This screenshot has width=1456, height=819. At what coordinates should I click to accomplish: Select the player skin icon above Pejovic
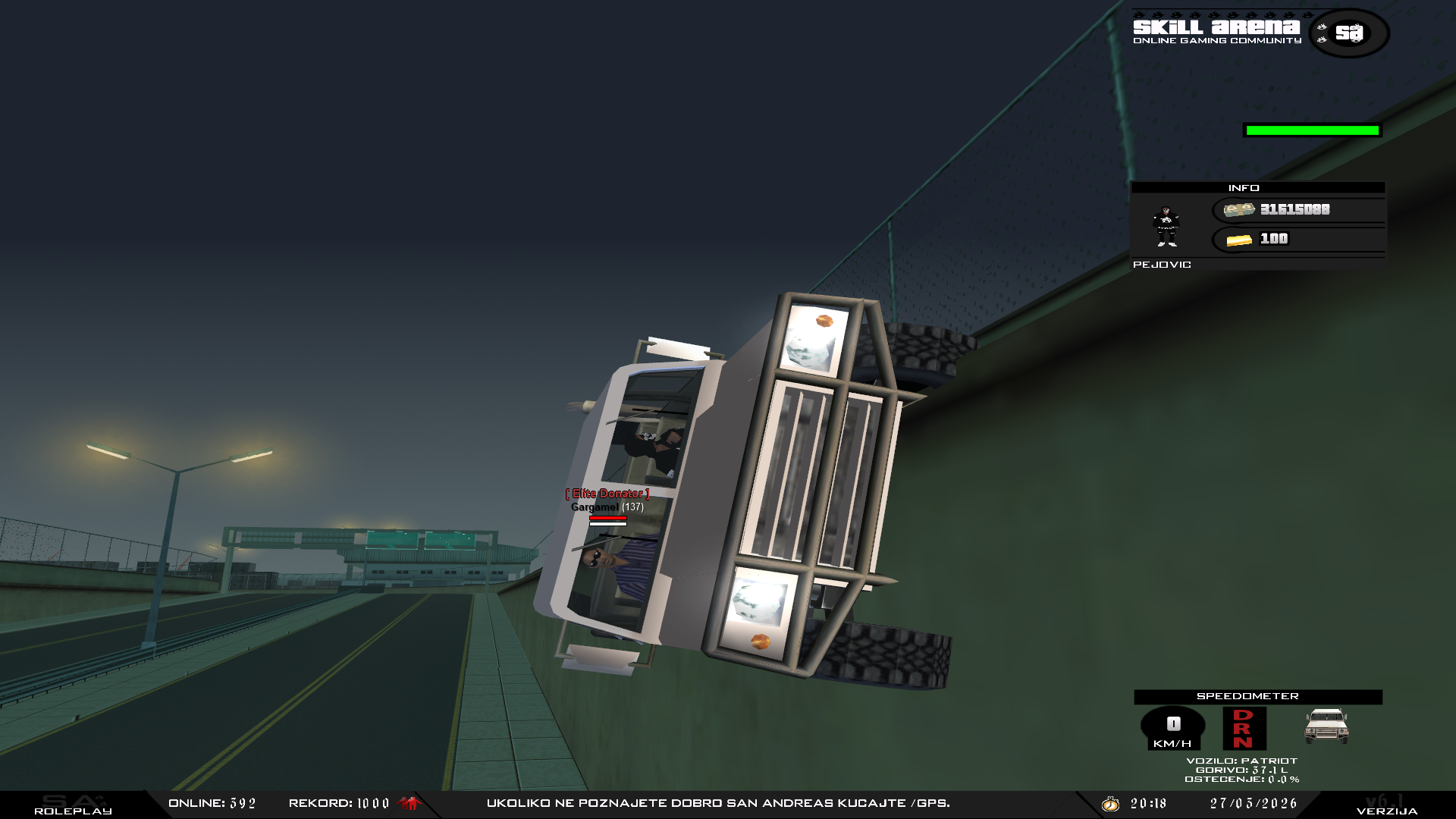coord(1166,226)
